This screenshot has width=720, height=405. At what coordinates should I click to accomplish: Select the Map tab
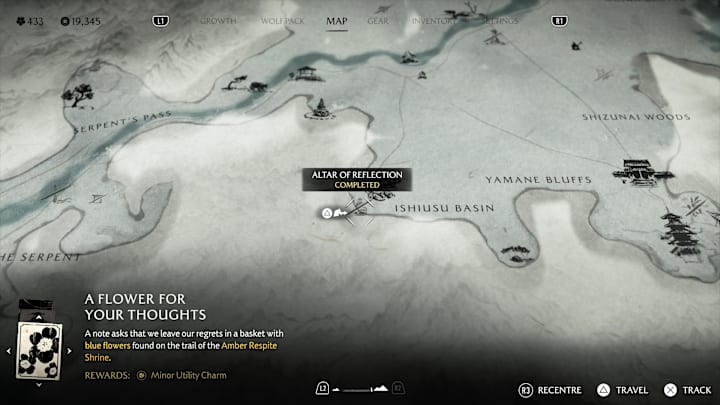[337, 20]
